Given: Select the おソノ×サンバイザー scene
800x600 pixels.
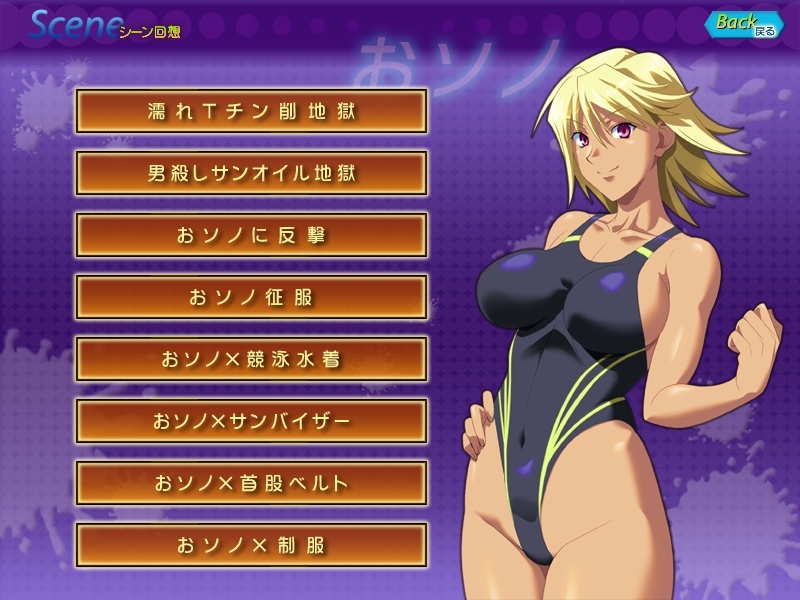Looking at the screenshot, I should tap(251, 421).
